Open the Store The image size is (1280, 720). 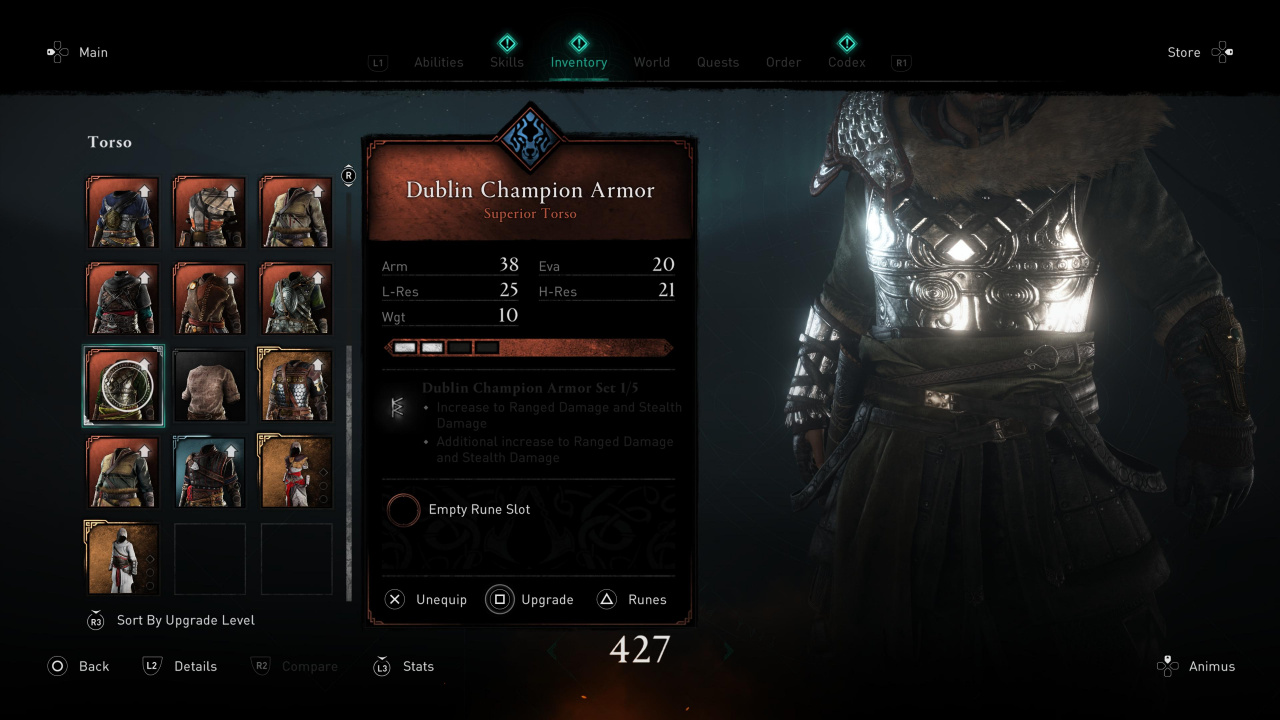coord(1184,52)
